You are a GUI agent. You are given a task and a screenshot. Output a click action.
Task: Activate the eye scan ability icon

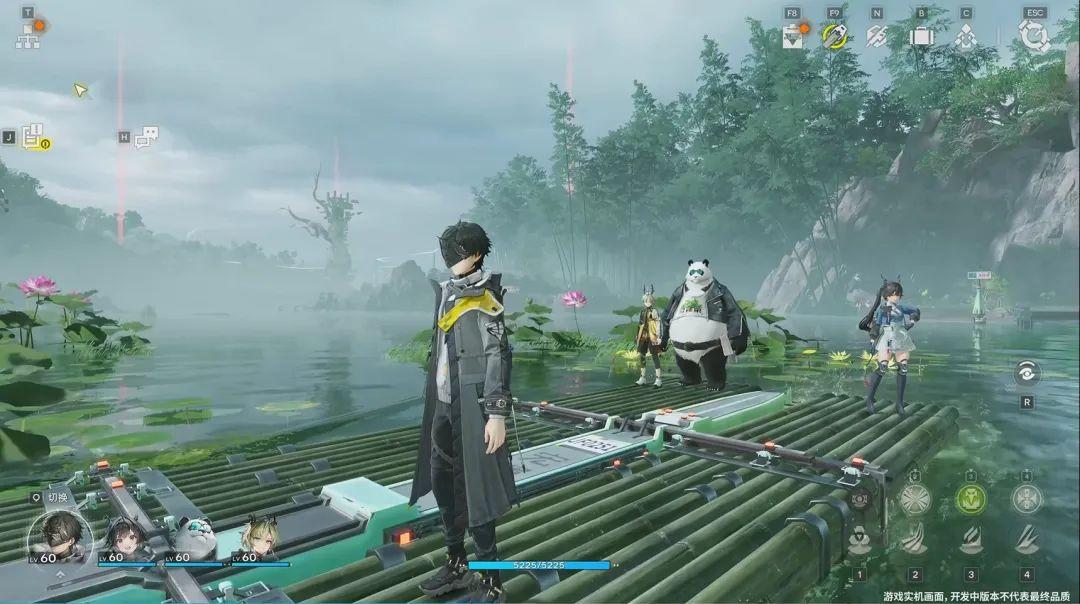click(x=1026, y=373)
